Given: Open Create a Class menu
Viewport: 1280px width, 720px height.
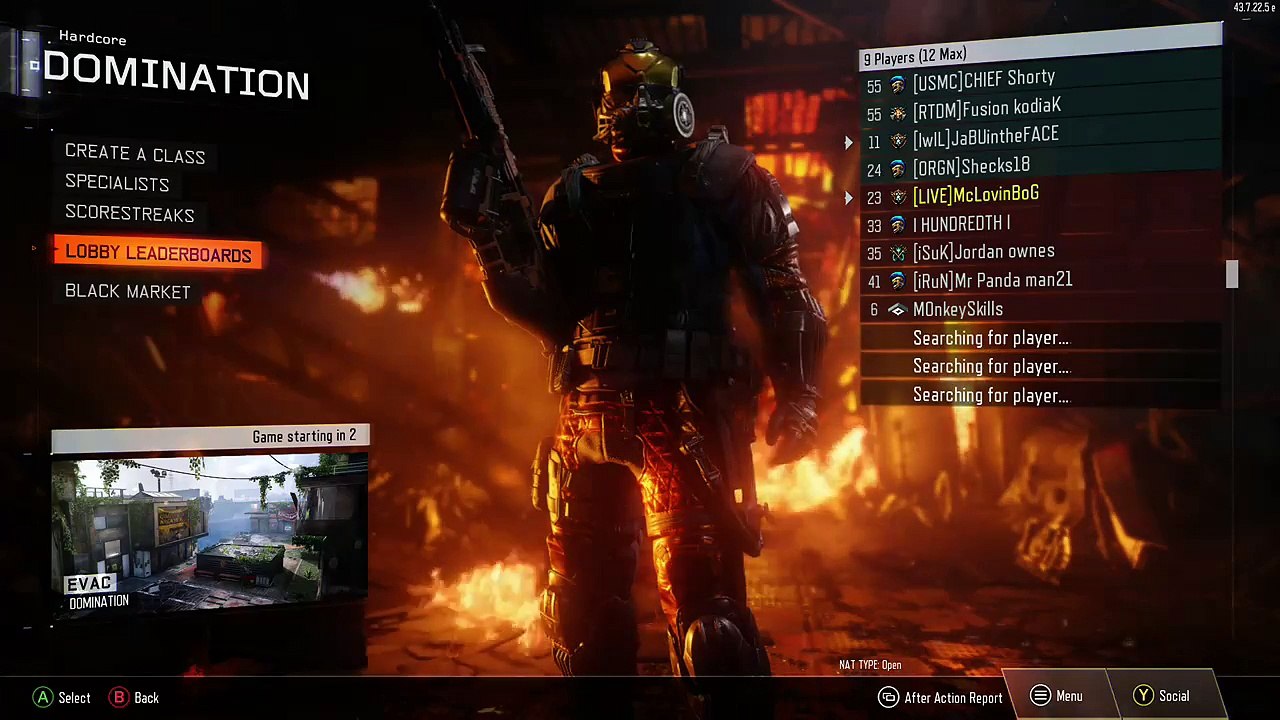Looking at the screenshot, I should (x=135, y=154).
